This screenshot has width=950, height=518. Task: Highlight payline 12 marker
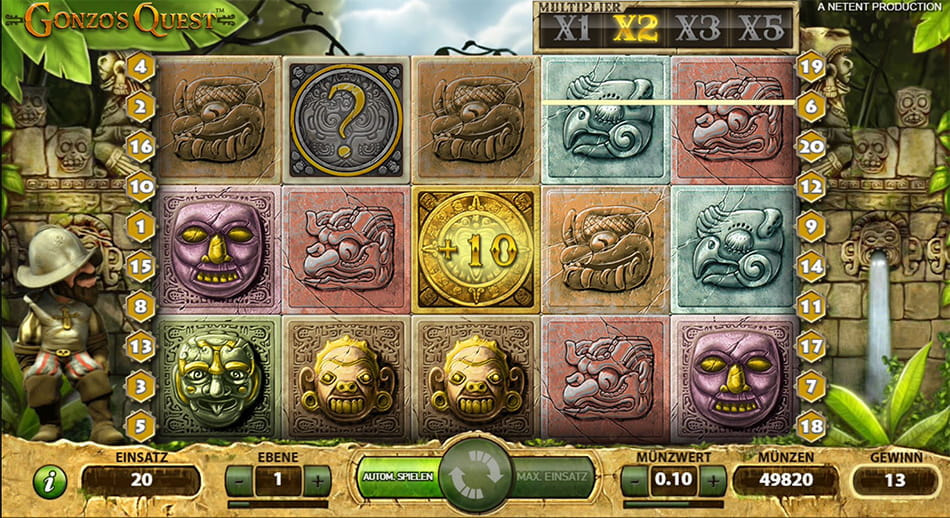[810, 185]
